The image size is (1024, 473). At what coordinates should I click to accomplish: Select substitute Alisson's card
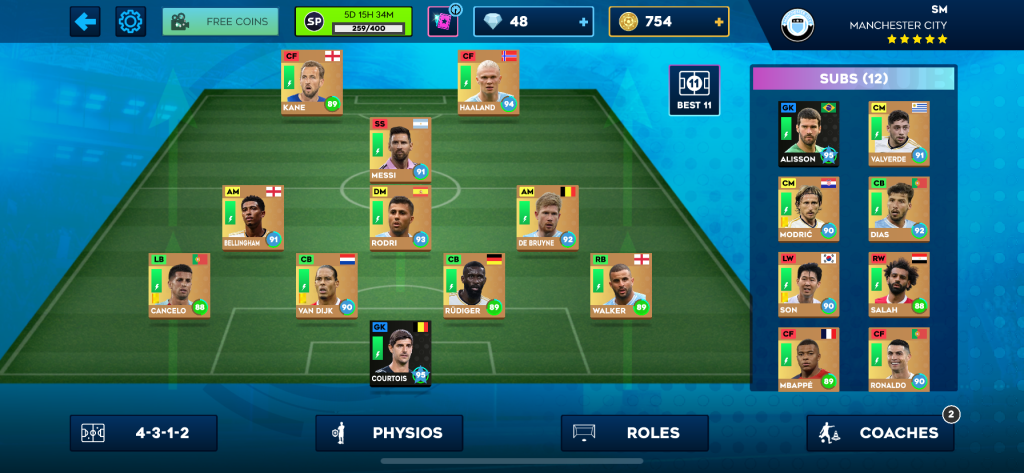[809, 133]
